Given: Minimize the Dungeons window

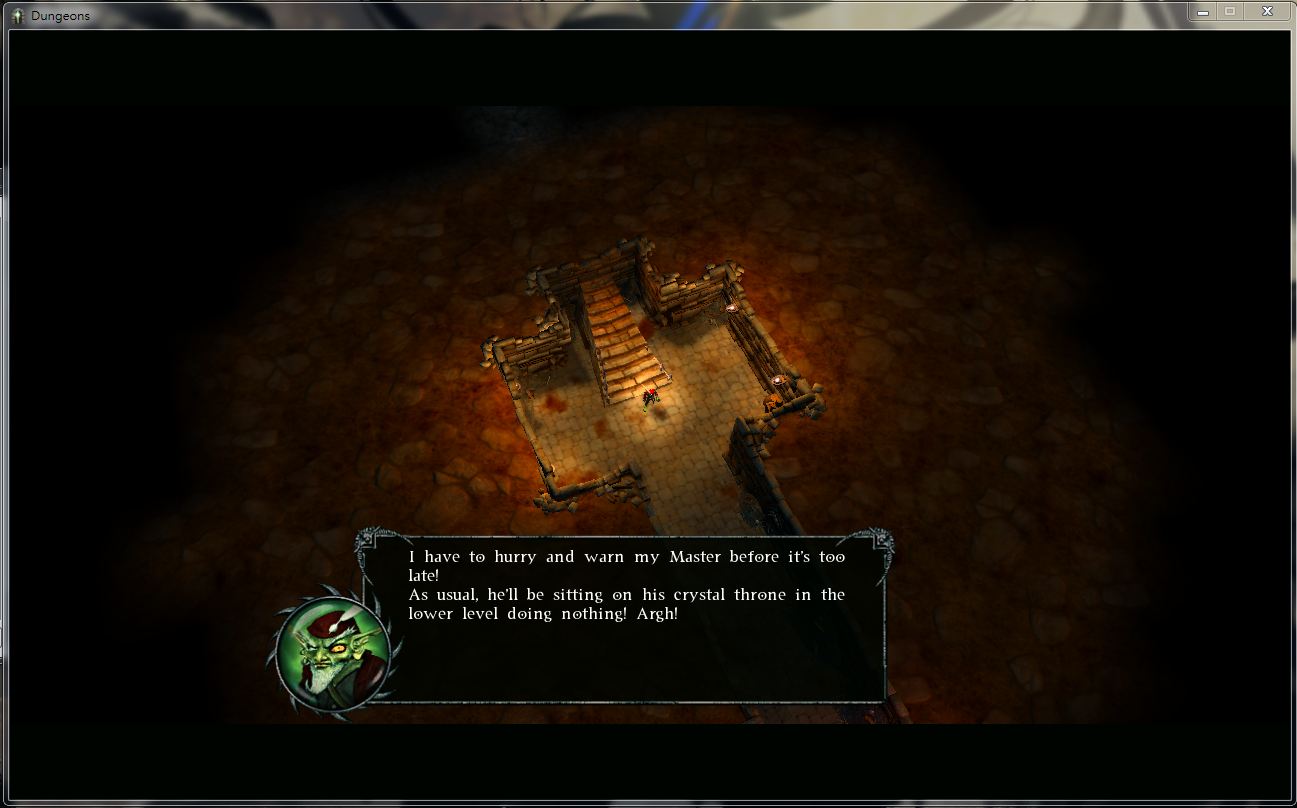Looking at the screenshot, I should coord(1201,12).
